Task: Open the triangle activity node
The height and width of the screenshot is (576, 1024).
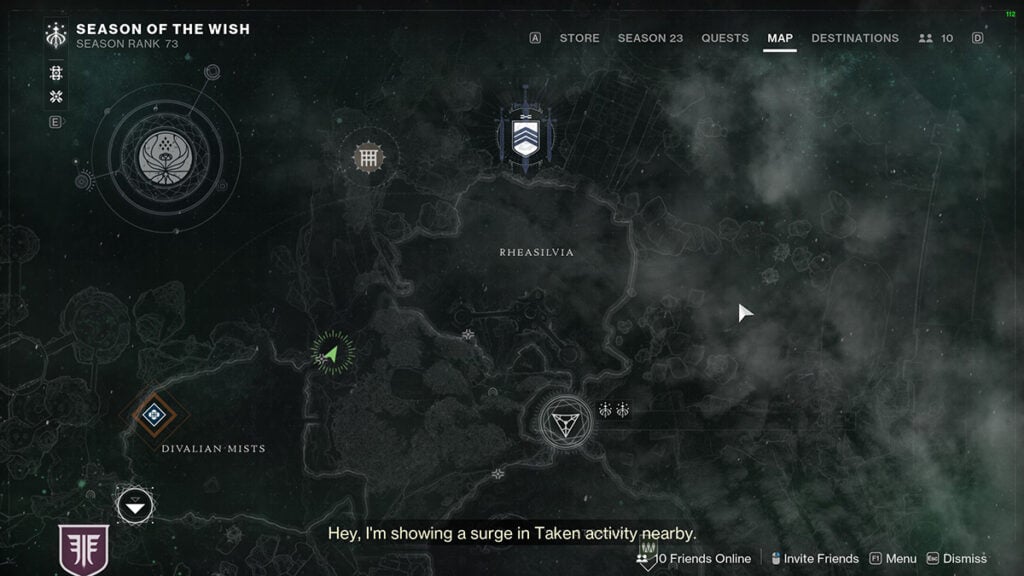Action: (x=565, y=421)
